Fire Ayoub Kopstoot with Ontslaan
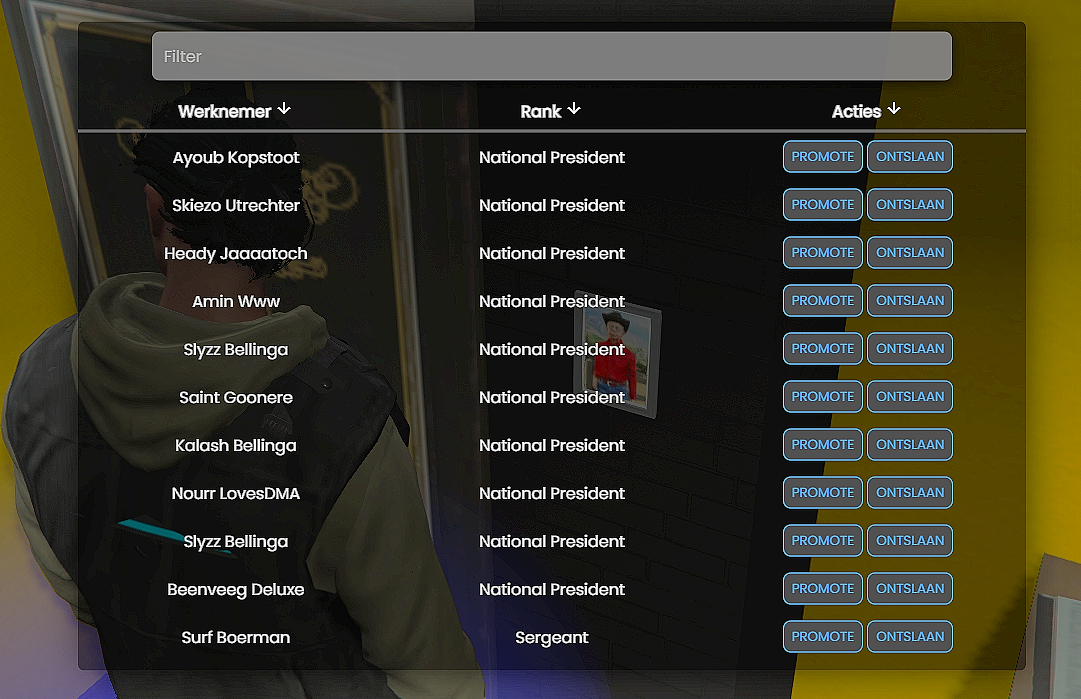This screenshot has height=699, width=1081. click(909, 157)
